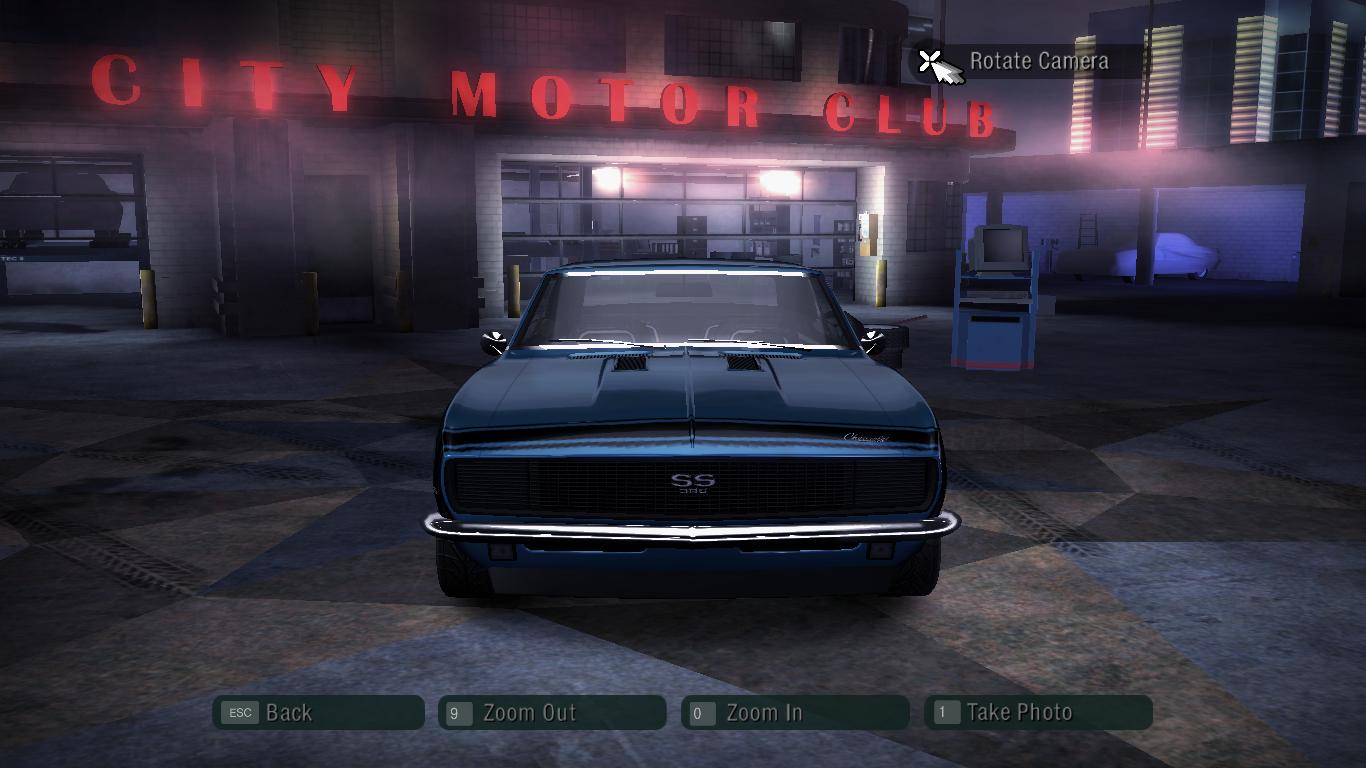Screen dimensions: 1366x768
Task: Go back using the Back button
Action: [x=318, y=713]
